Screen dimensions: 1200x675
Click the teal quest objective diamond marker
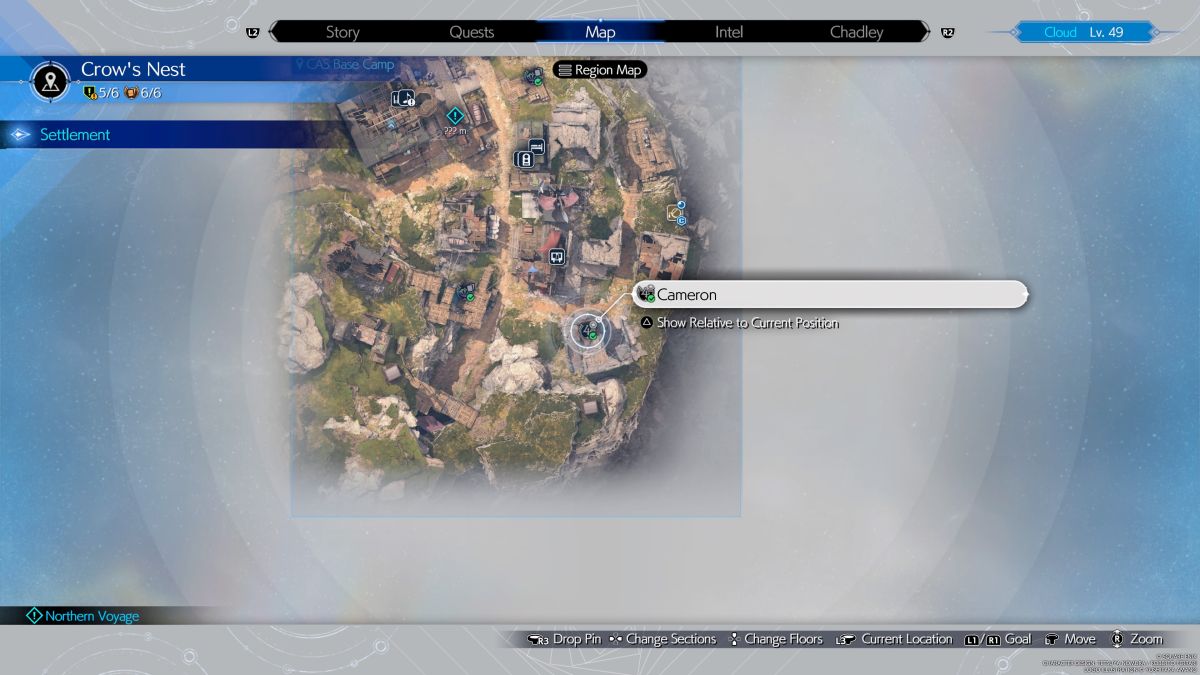click(455, 116)
